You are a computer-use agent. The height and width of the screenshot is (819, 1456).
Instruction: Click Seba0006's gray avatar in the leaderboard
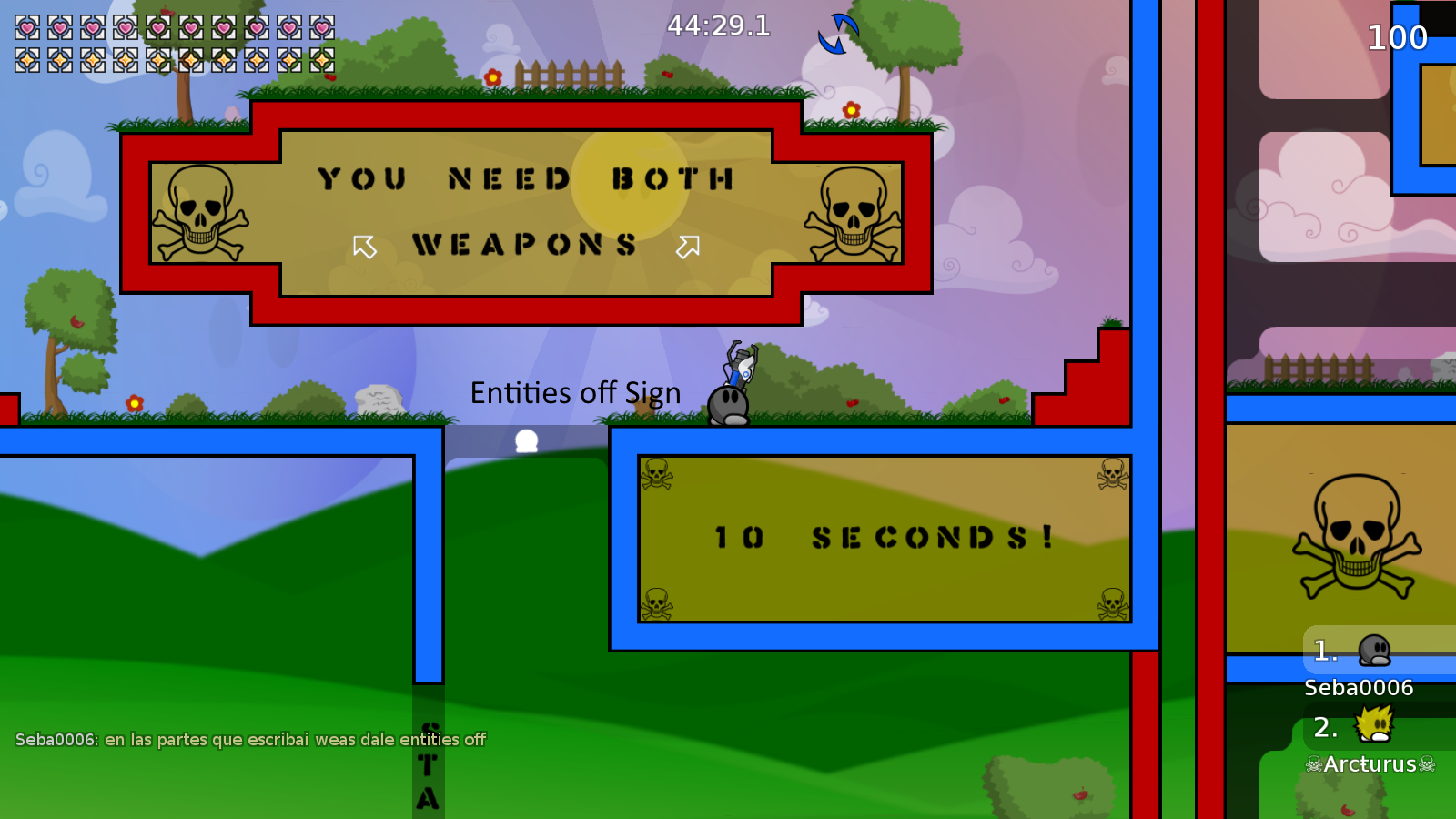click(x=1376, y=652)
